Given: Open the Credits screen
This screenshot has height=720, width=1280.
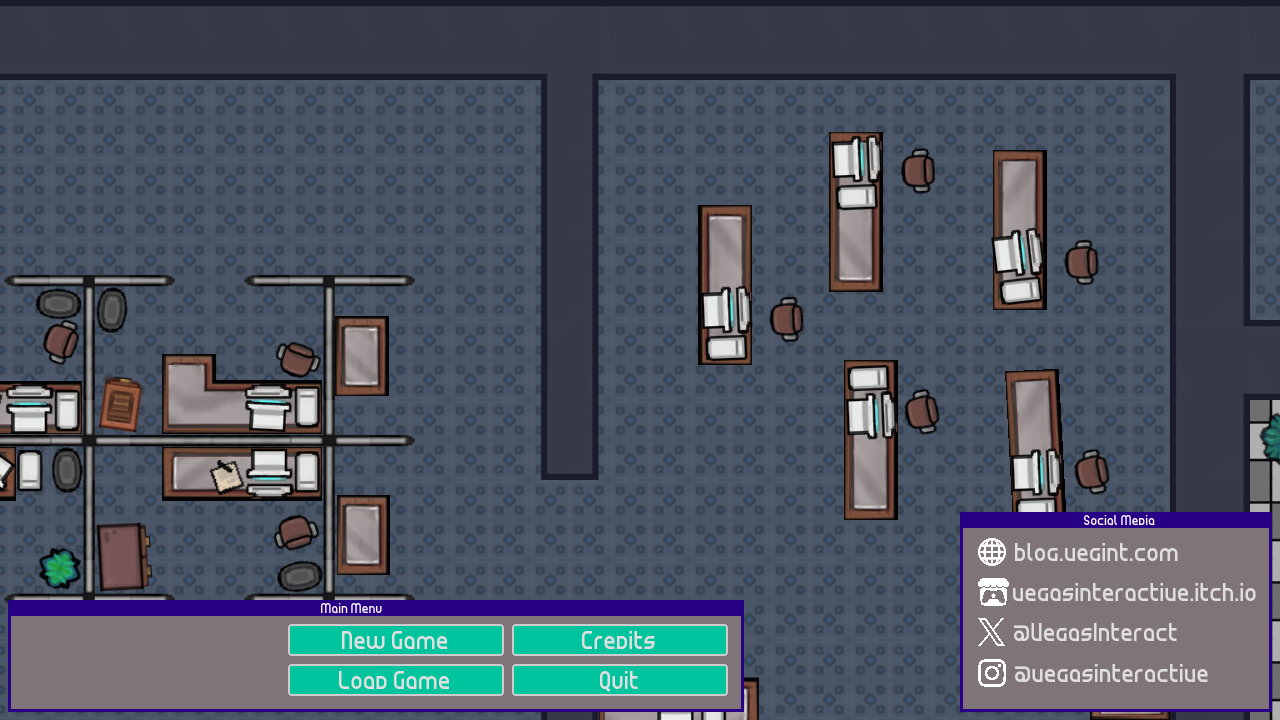Looking at the screenshot, I should pyautogui.click(x=619, y=639).
